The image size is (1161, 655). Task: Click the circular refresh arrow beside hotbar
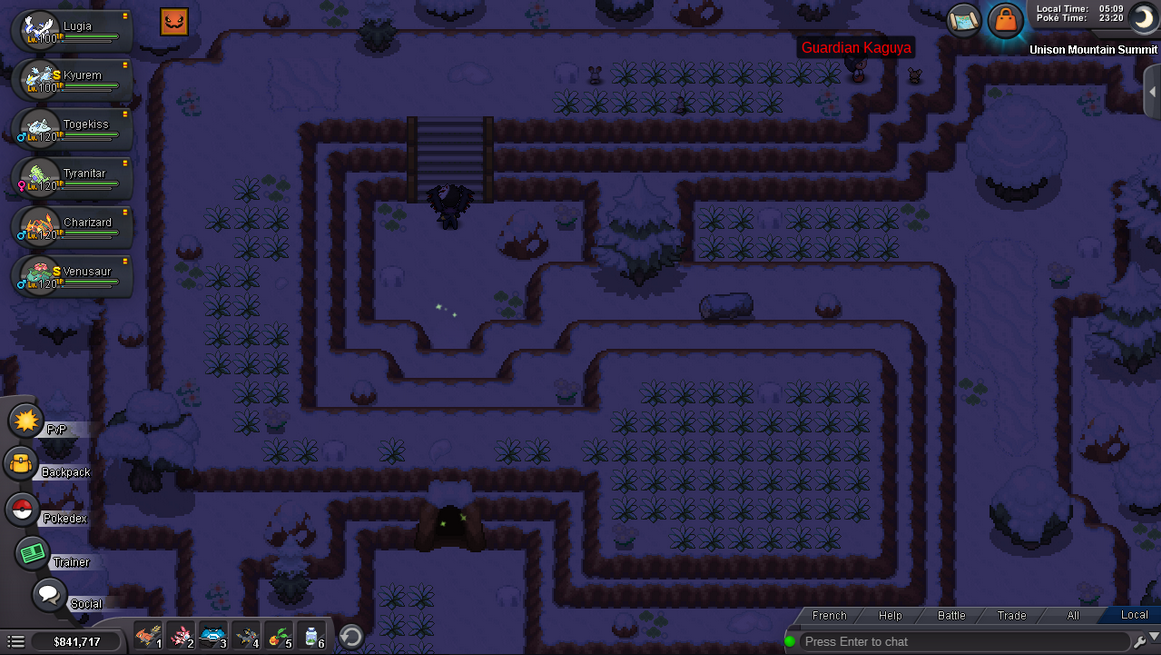click(351, 636)
